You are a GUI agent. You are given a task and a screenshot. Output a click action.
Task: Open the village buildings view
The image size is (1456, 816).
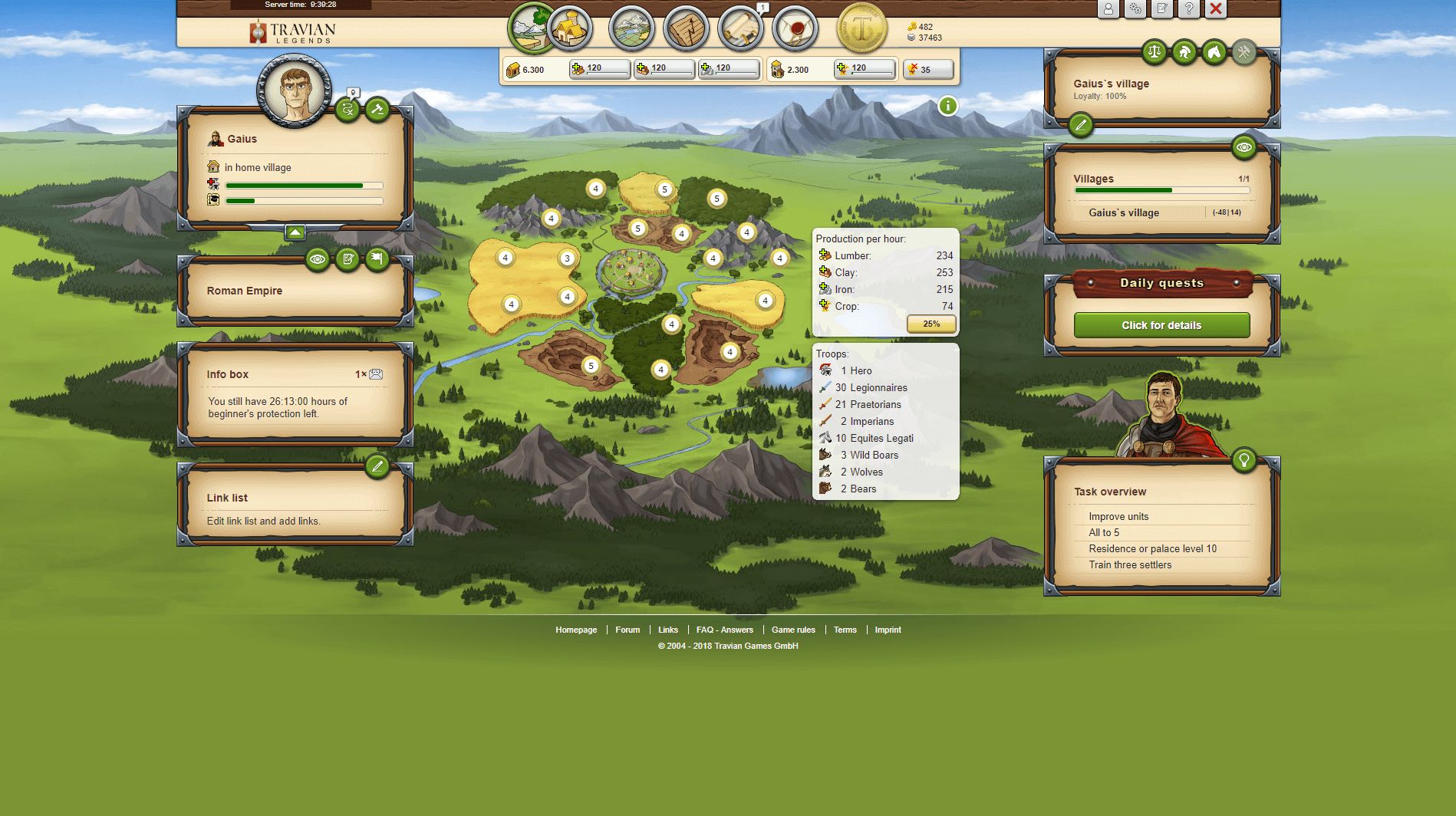coord(569,28)
